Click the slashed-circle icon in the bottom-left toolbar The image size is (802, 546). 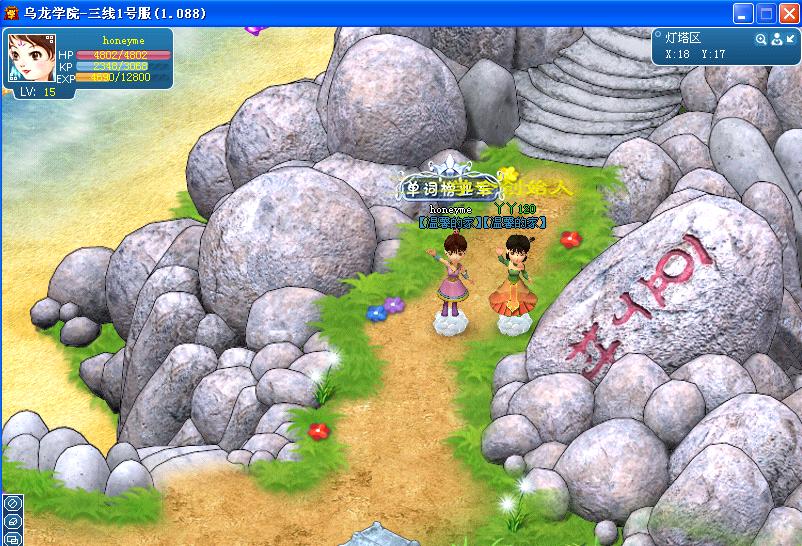(x=12, y=504)
